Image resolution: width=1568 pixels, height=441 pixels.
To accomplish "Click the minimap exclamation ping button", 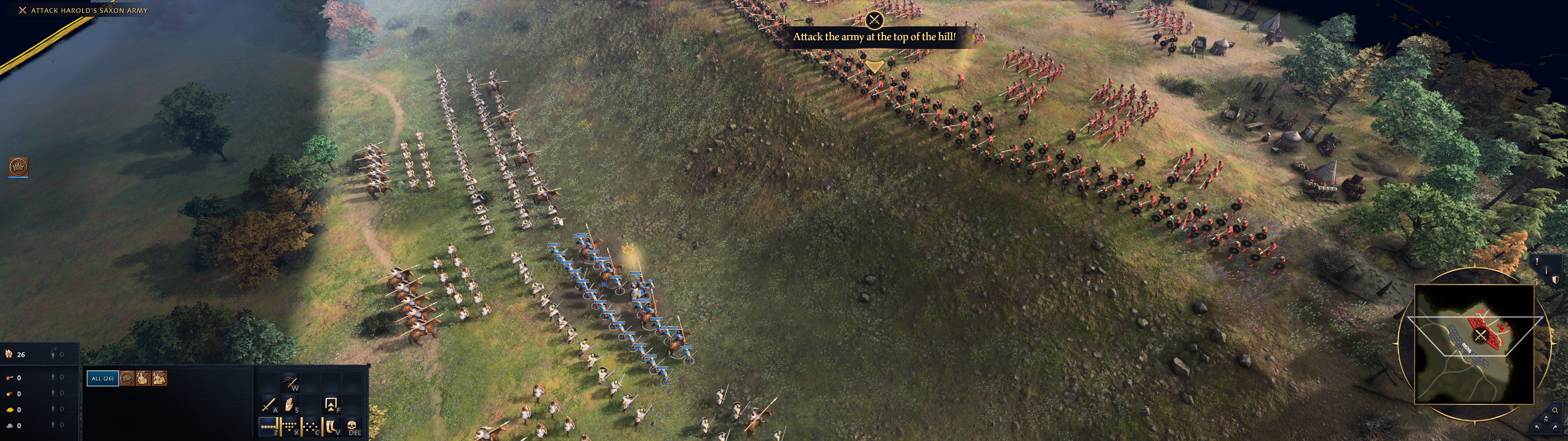I will coord(1537,261).
